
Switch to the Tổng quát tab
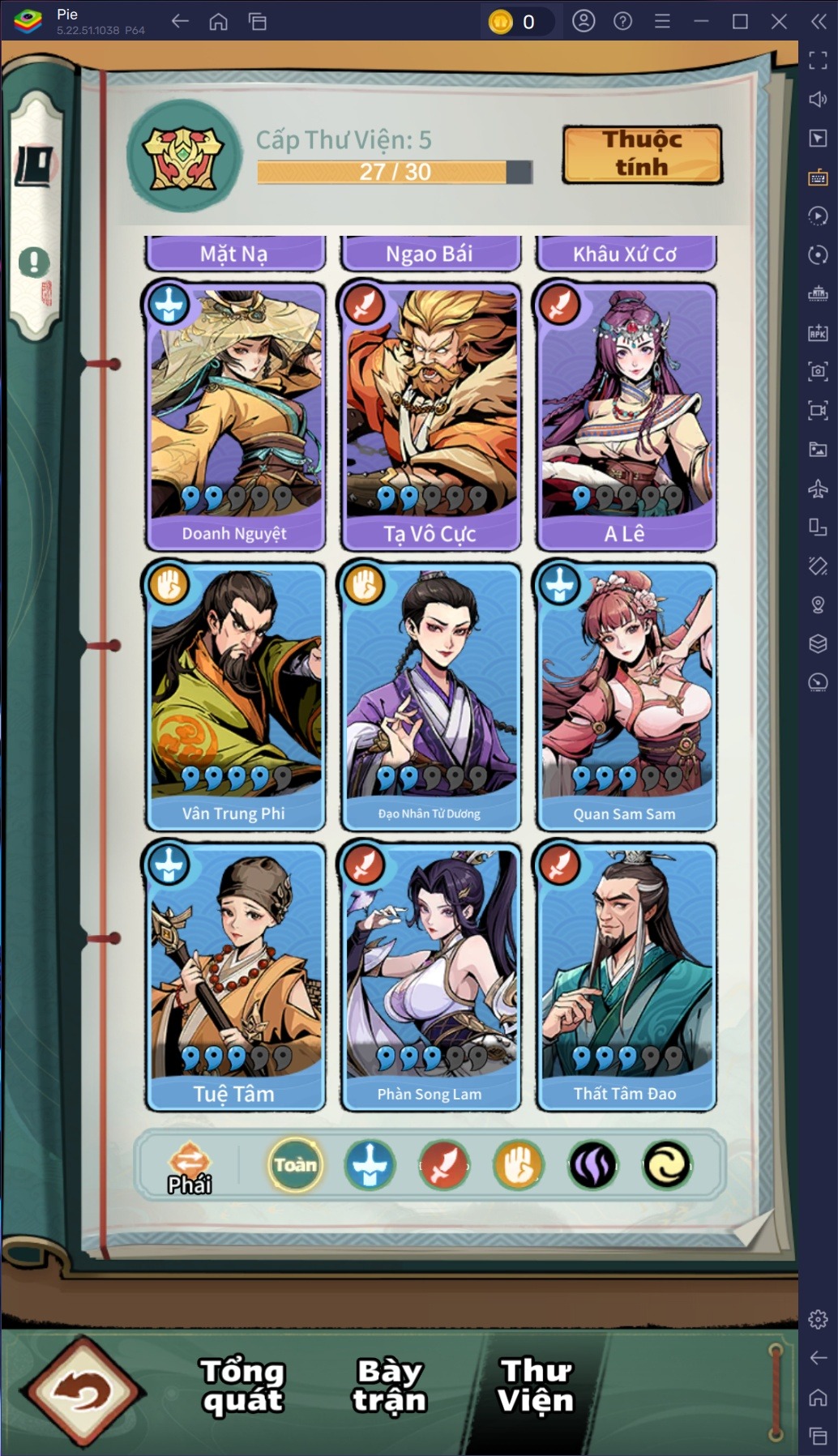pos(242,1386)
